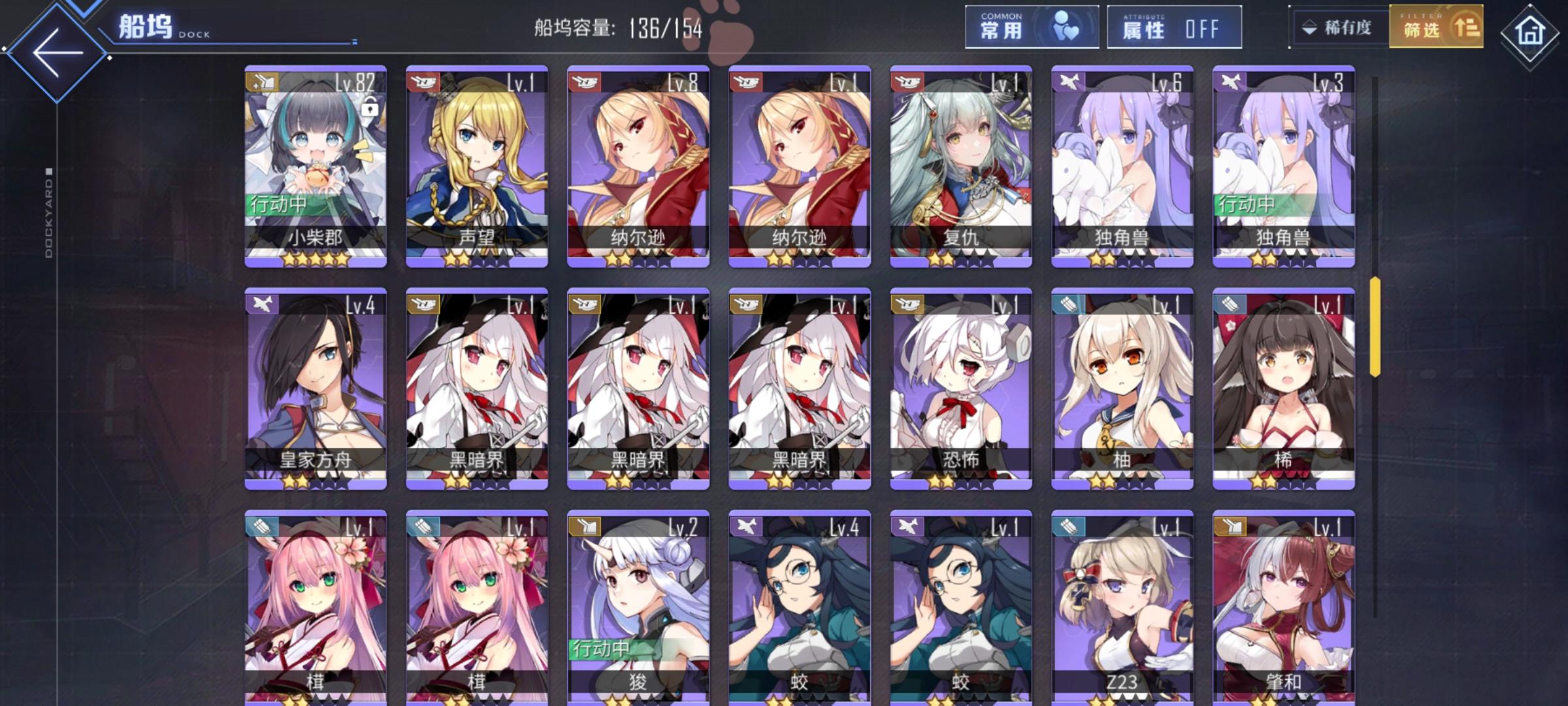The height and width of the screenshot is (706, 1568).
Task: Click the 船坞容量 136/154 capacity text
Action: pyautogui.click(x=617, y=27)
